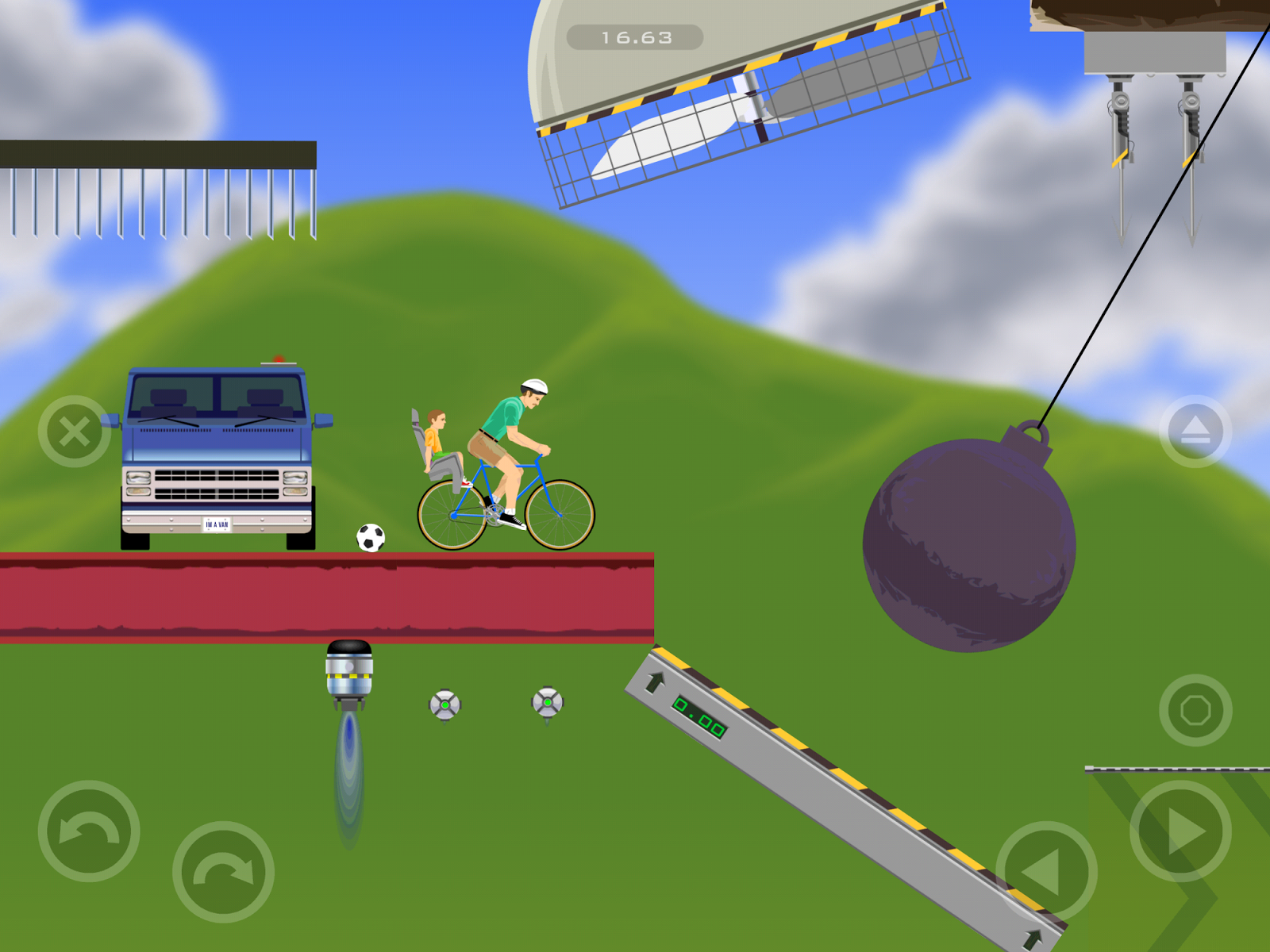
Task: Click the left floating mine device
Action: (444, 704)
